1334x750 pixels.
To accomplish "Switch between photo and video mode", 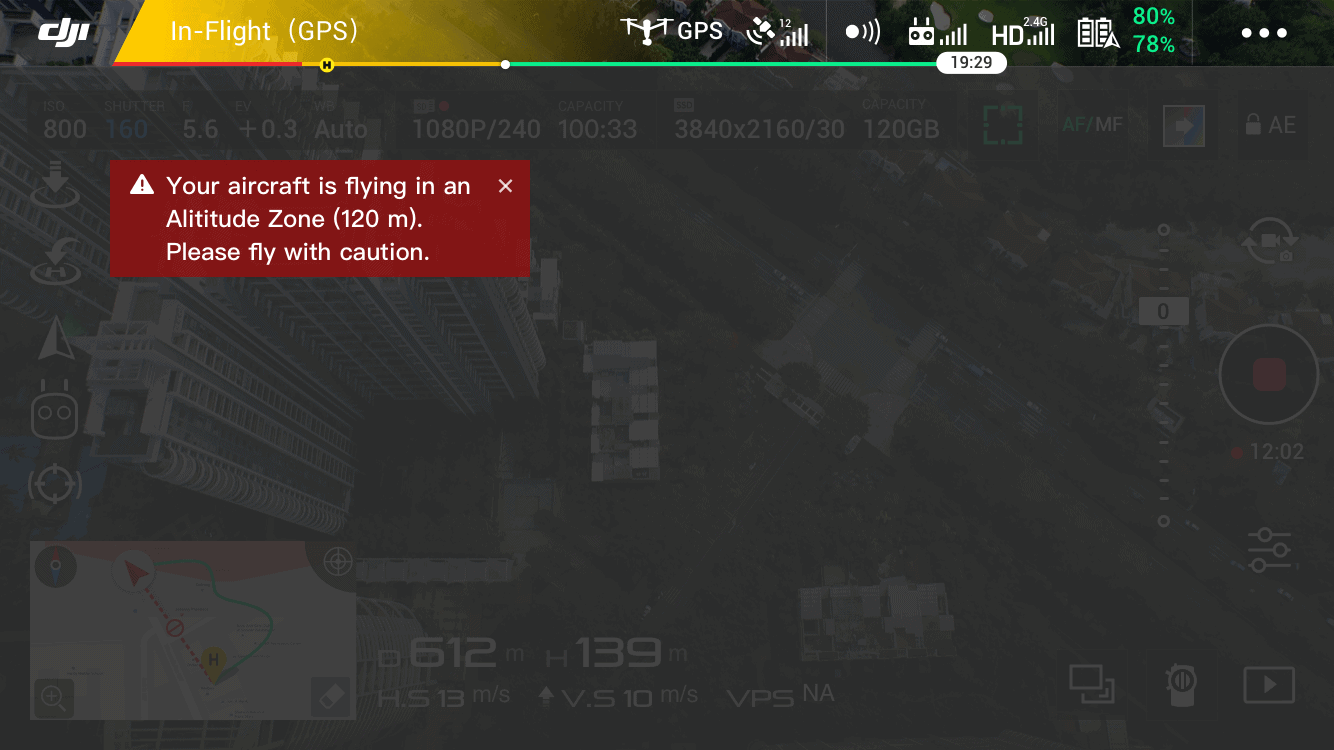I will point(1268,241).
